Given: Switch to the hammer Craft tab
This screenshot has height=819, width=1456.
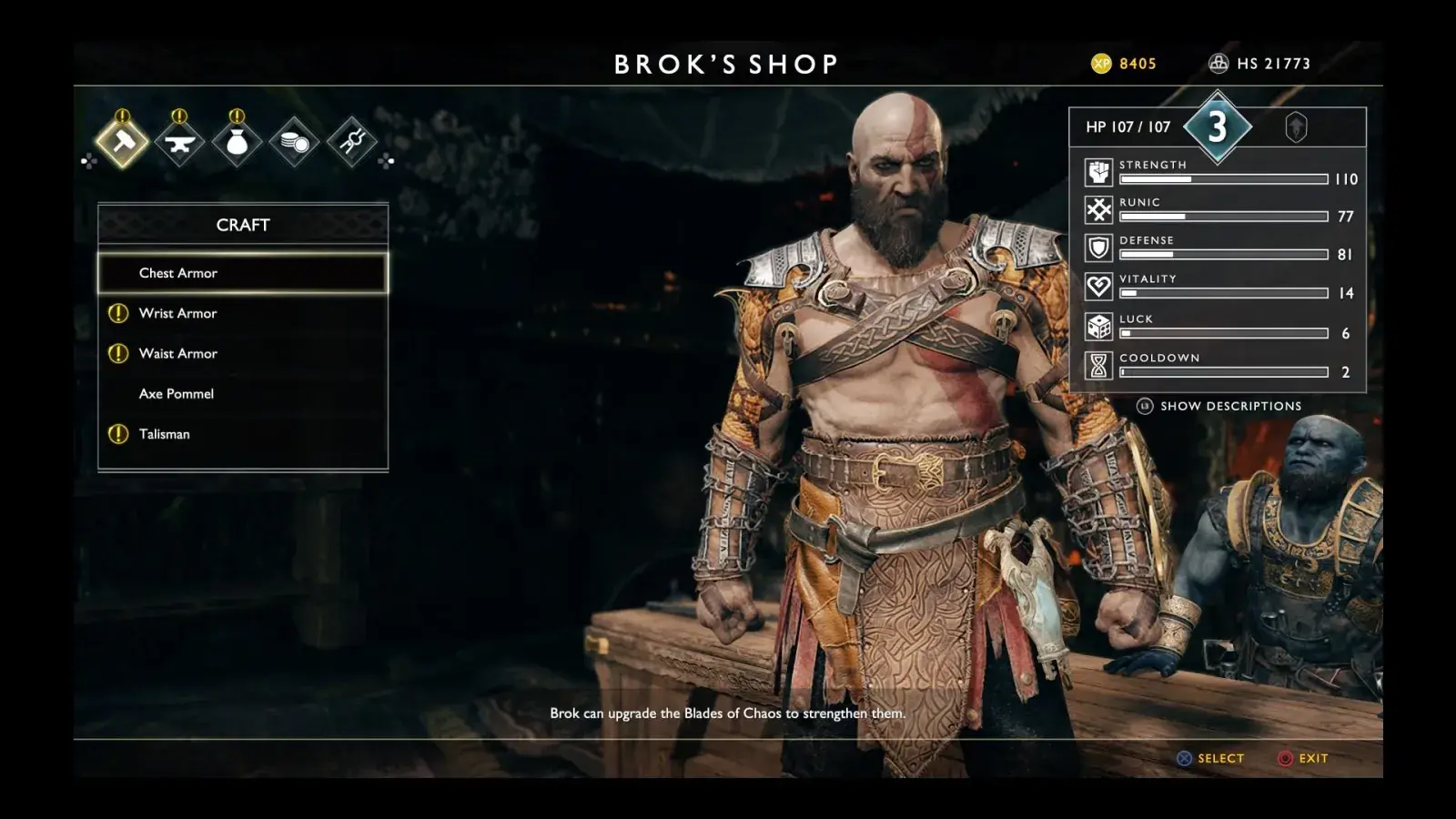Looking at the screenshot, I should 123,142.
